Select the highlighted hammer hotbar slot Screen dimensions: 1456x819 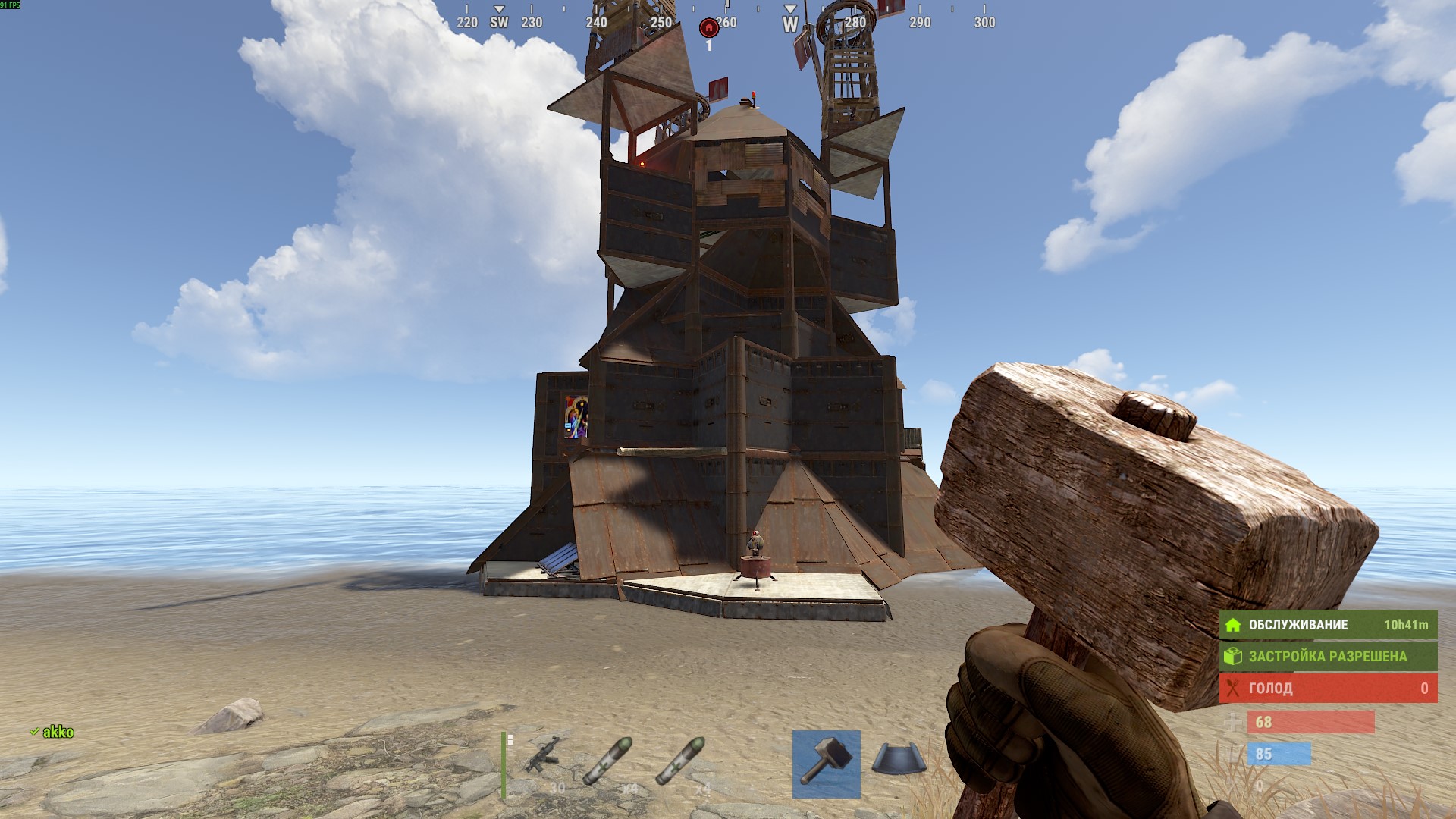(x=826, y=764)
